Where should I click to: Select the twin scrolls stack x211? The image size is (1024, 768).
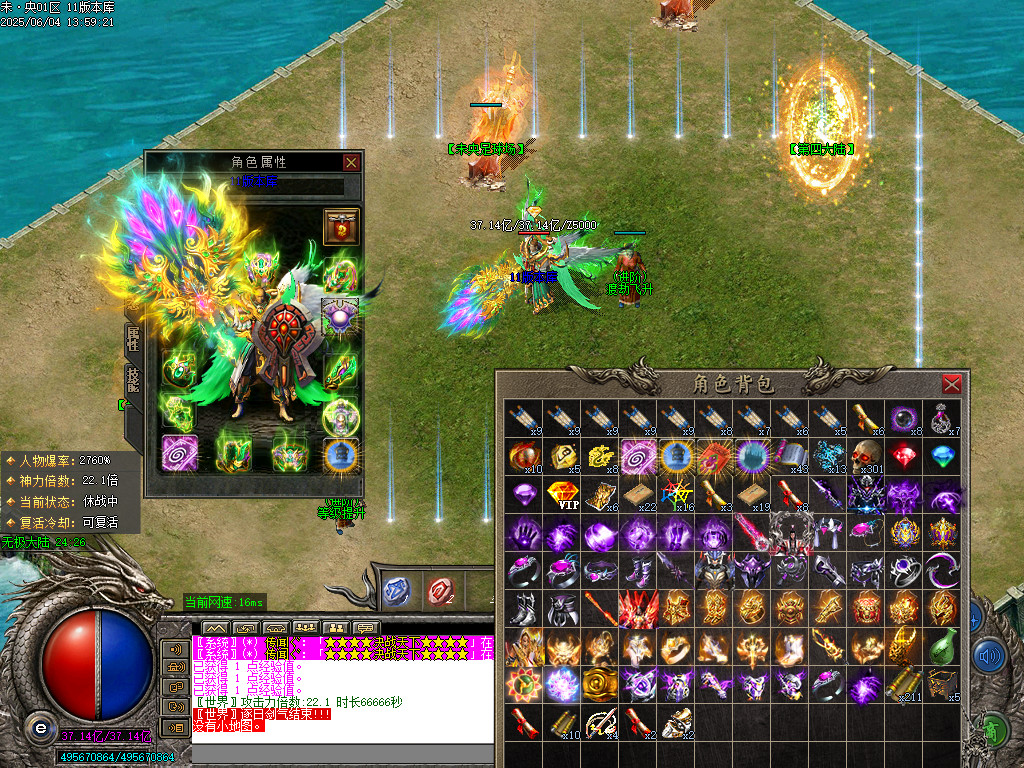(x=904, y=685)
